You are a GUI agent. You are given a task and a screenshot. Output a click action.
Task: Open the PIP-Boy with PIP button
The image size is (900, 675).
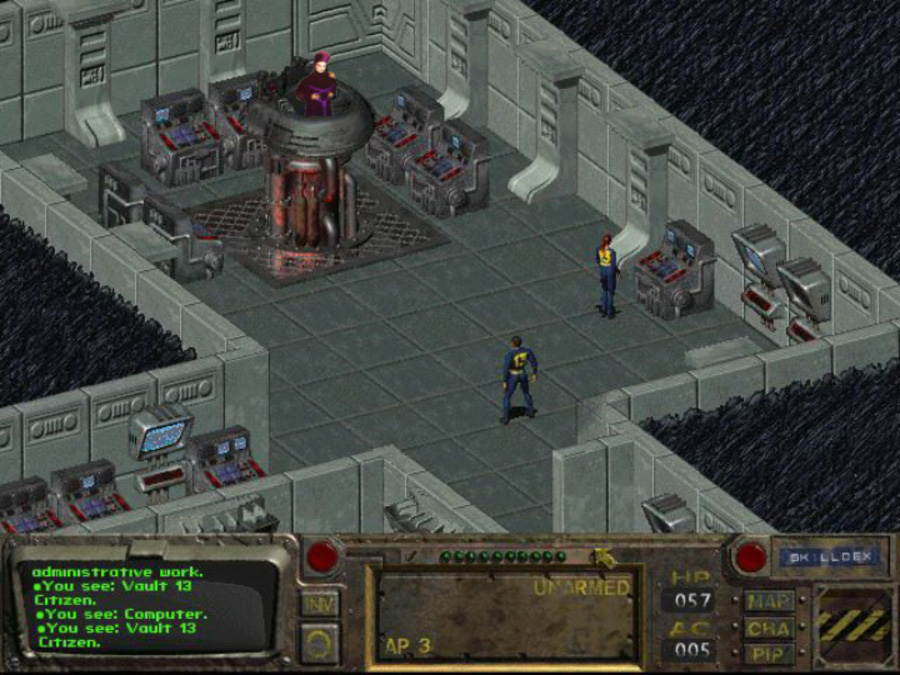coord(769,655)
